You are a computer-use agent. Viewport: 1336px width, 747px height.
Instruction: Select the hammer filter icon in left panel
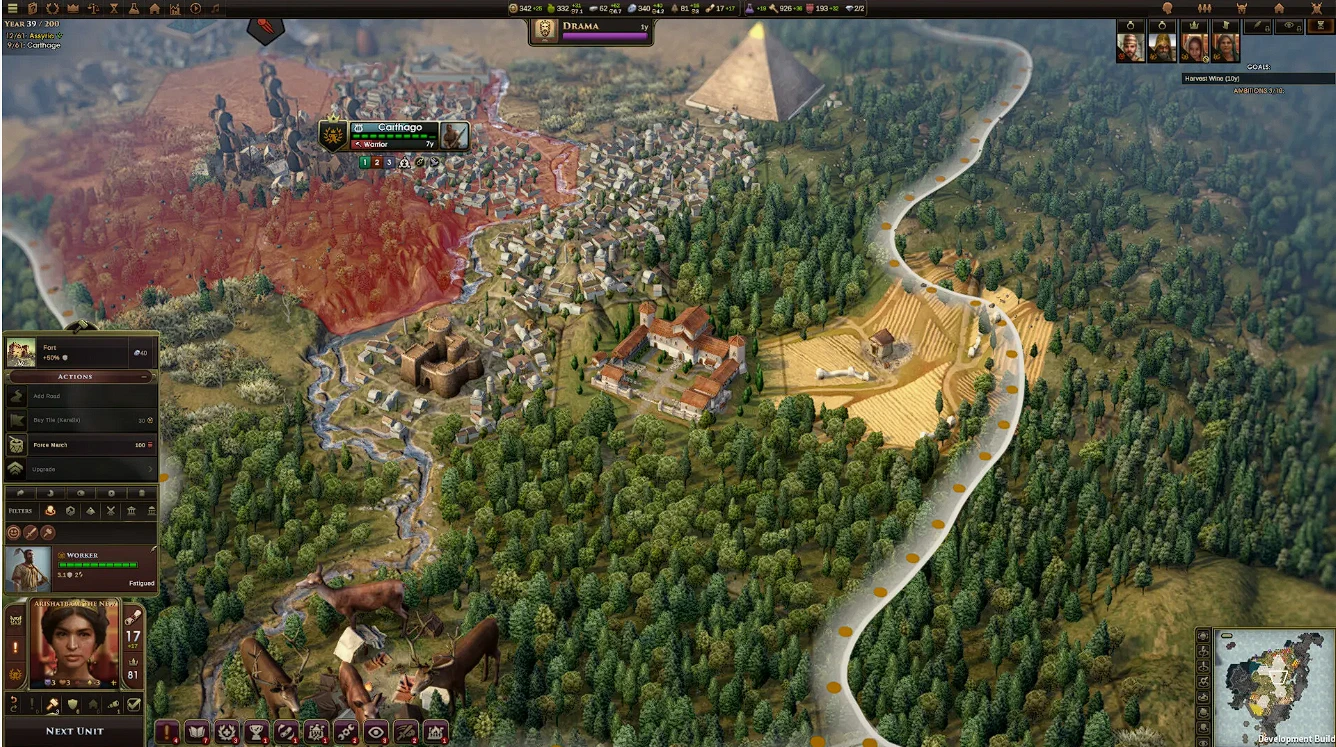48,532
